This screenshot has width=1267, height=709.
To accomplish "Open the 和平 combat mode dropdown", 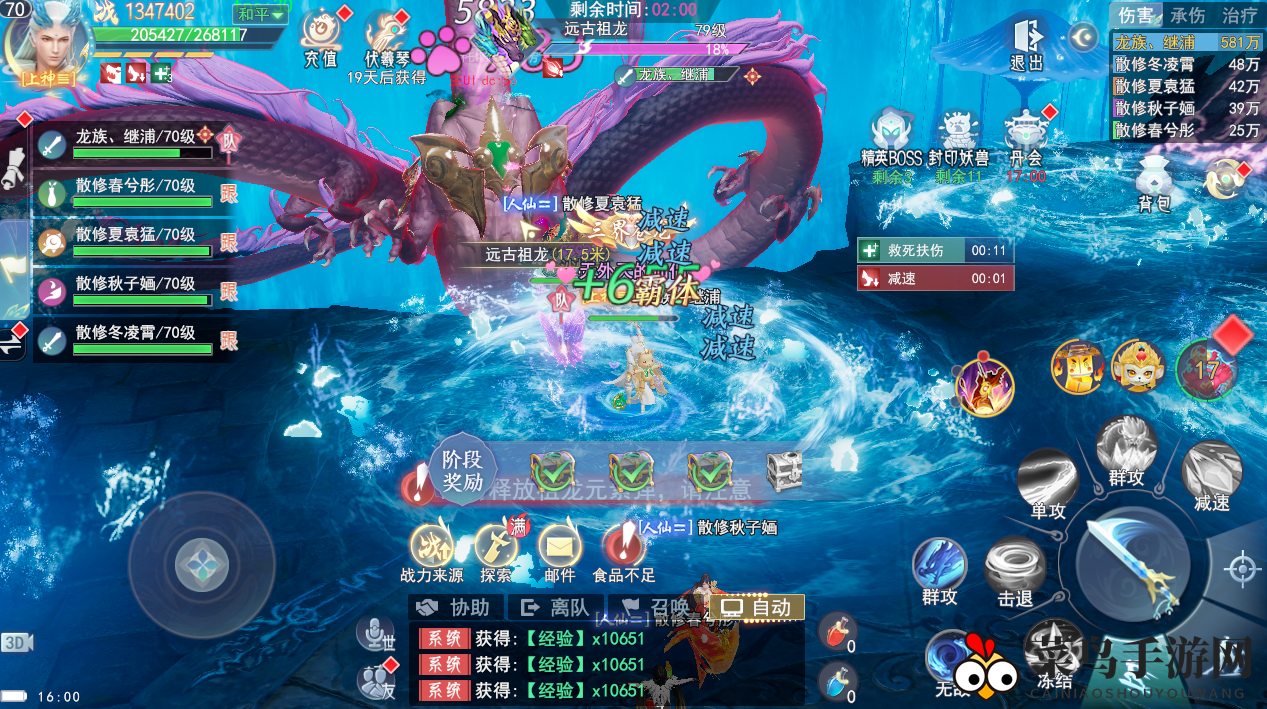I will coord(261,15).
